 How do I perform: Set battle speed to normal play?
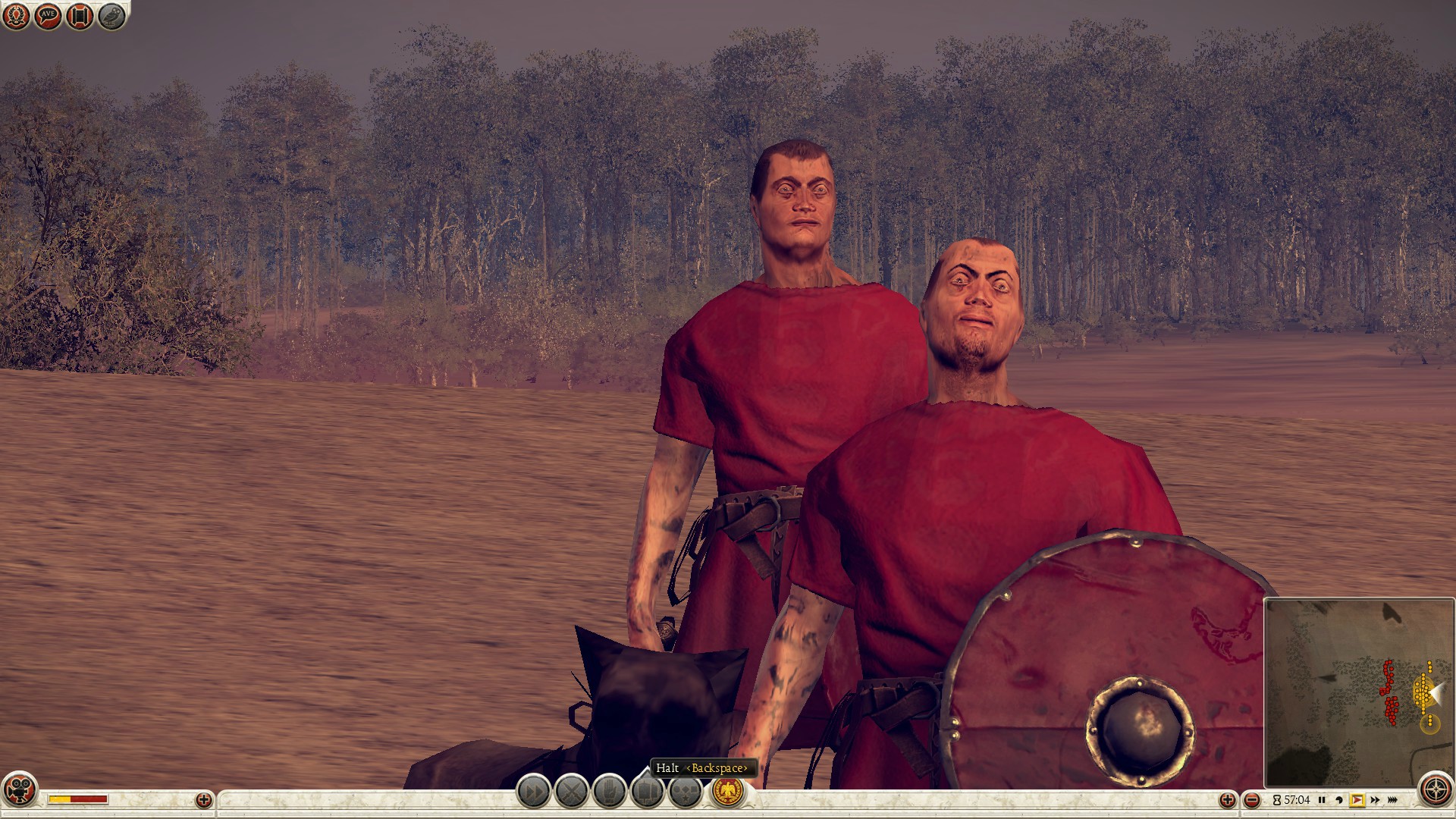tap(1357, 800)
